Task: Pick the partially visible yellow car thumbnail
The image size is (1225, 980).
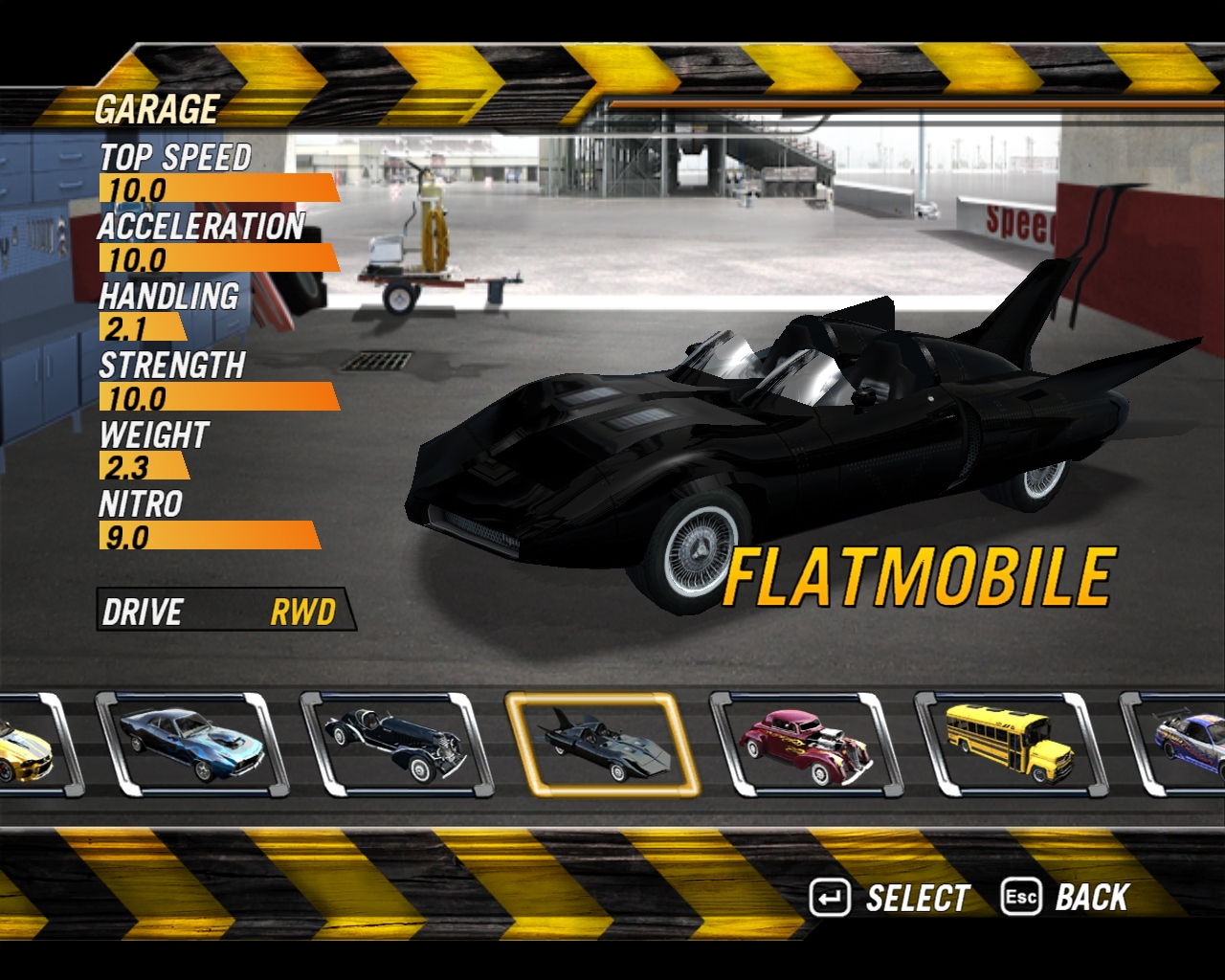Action: [x=27, y=745]
